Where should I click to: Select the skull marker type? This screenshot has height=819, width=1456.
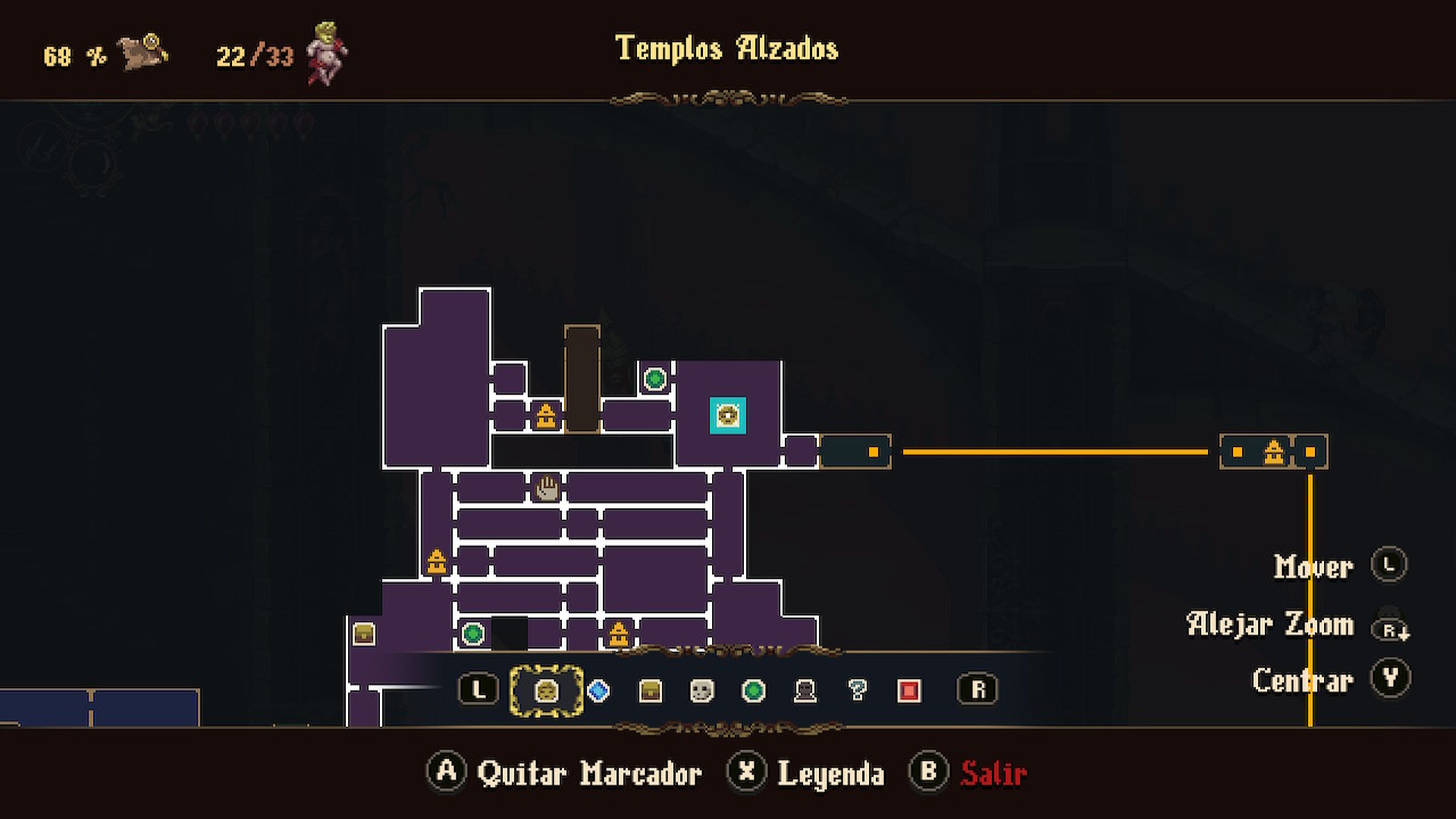tap(701, 690)
